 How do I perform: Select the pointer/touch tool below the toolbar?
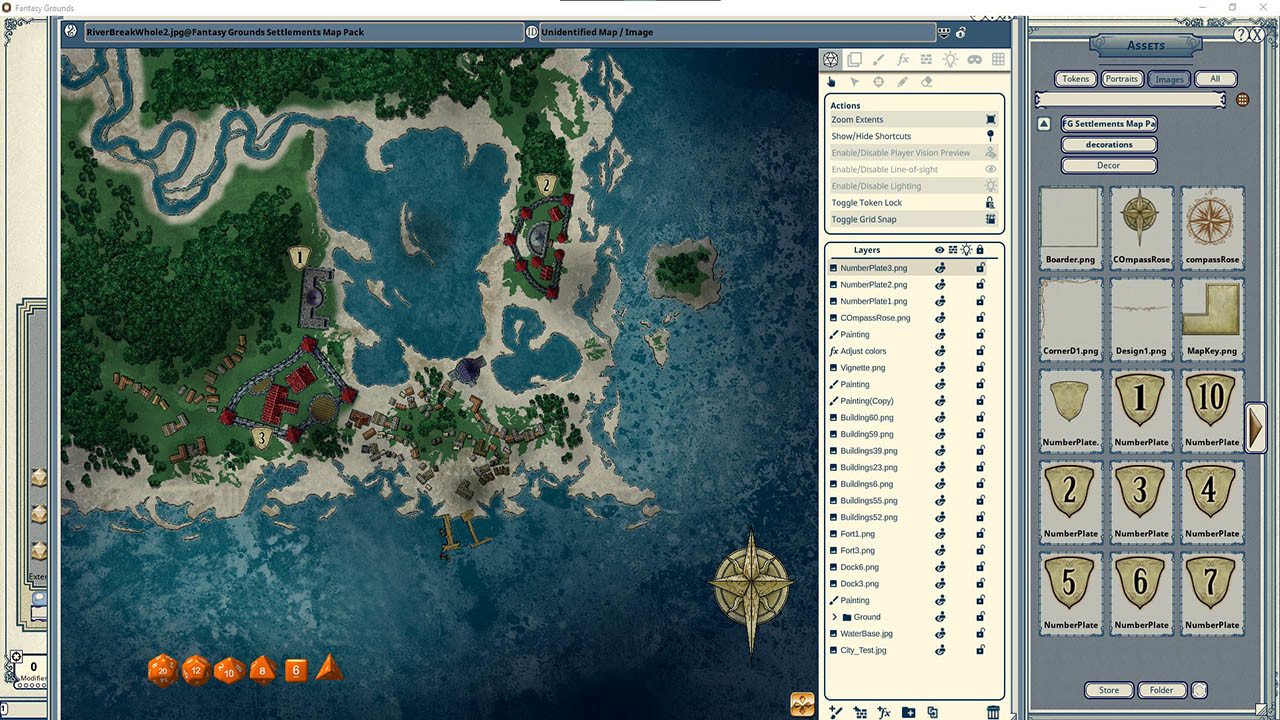click(x=831, y=81)
